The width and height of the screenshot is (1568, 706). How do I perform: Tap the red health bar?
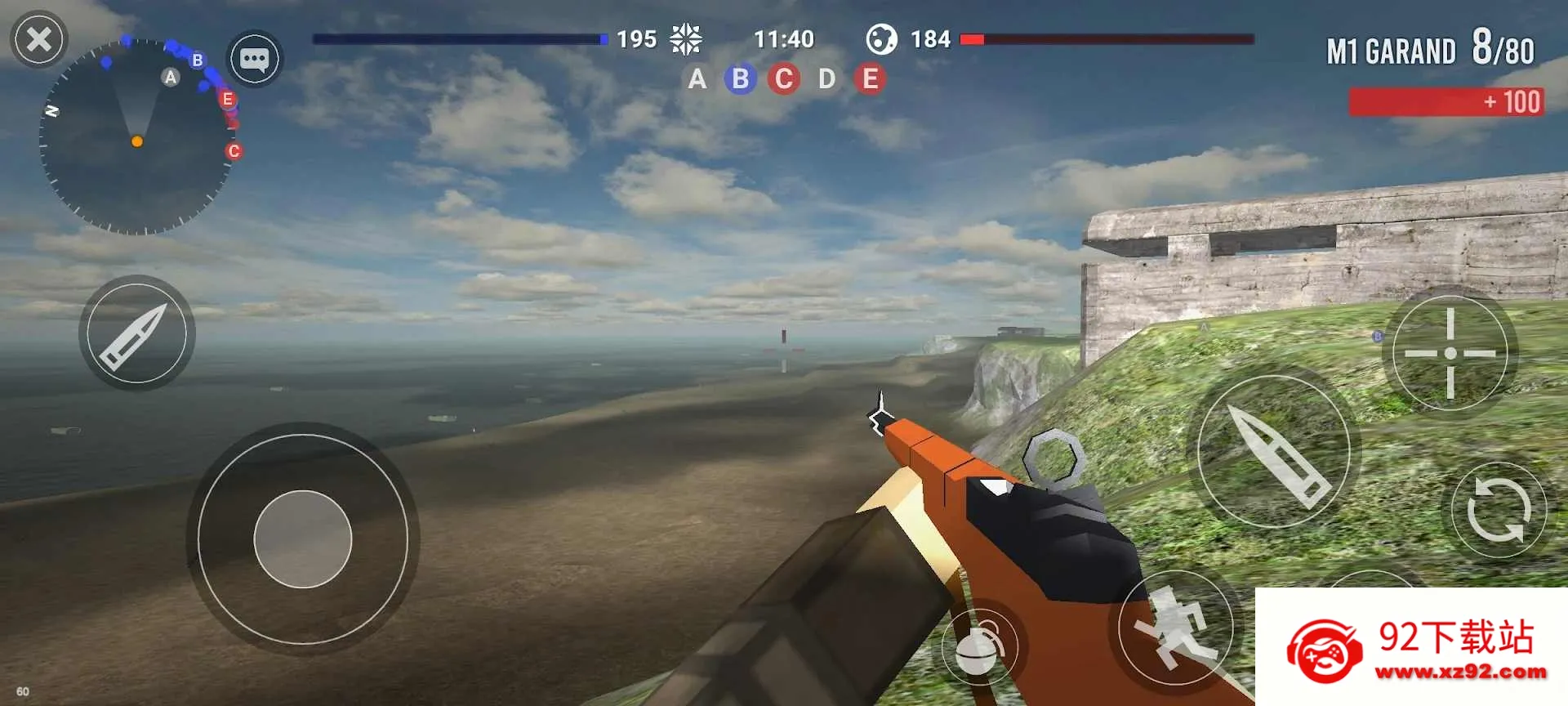pyautogui.click(x=1107, y=38)
